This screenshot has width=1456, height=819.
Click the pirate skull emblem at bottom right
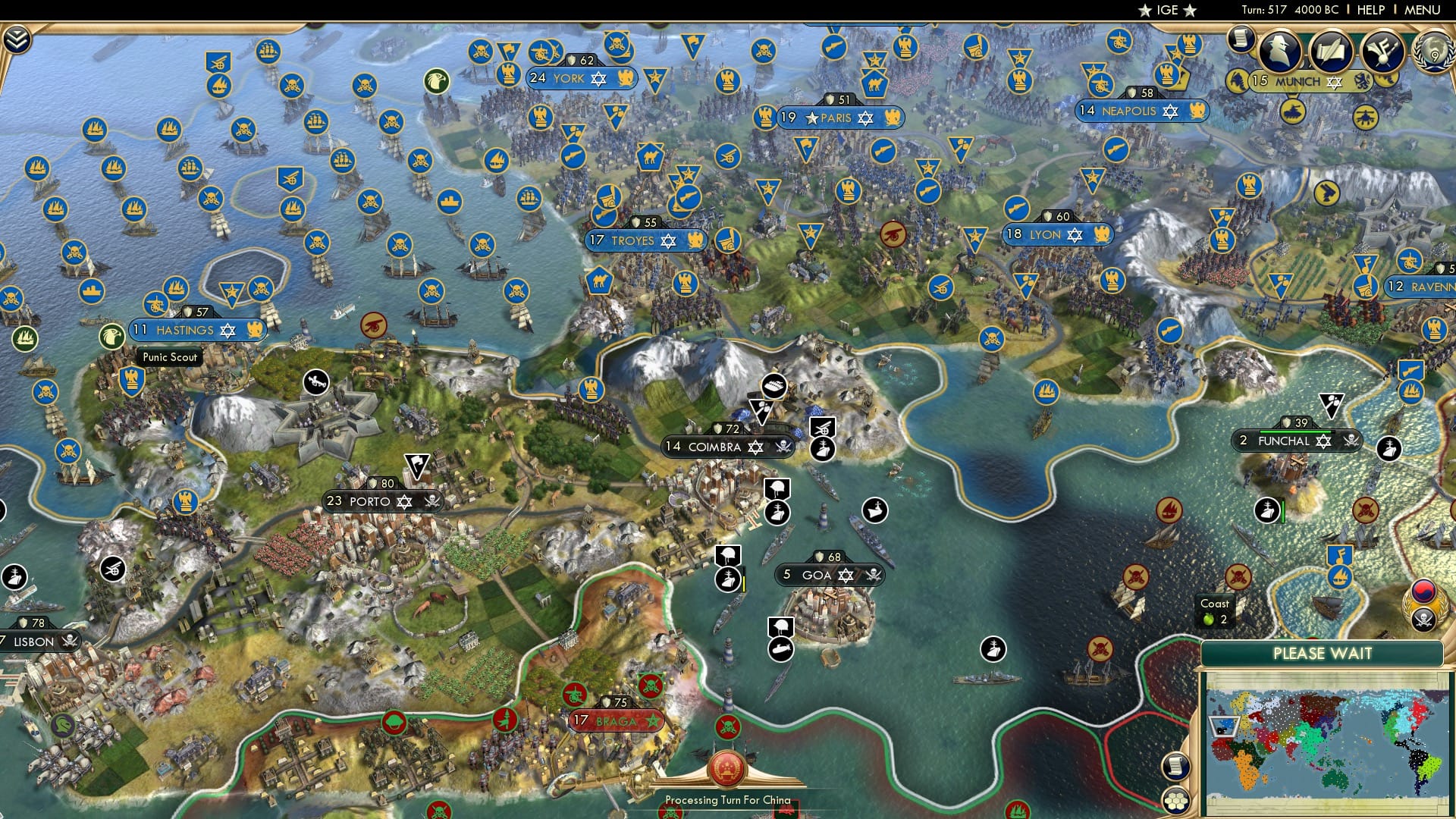[x=1426, y=620]
